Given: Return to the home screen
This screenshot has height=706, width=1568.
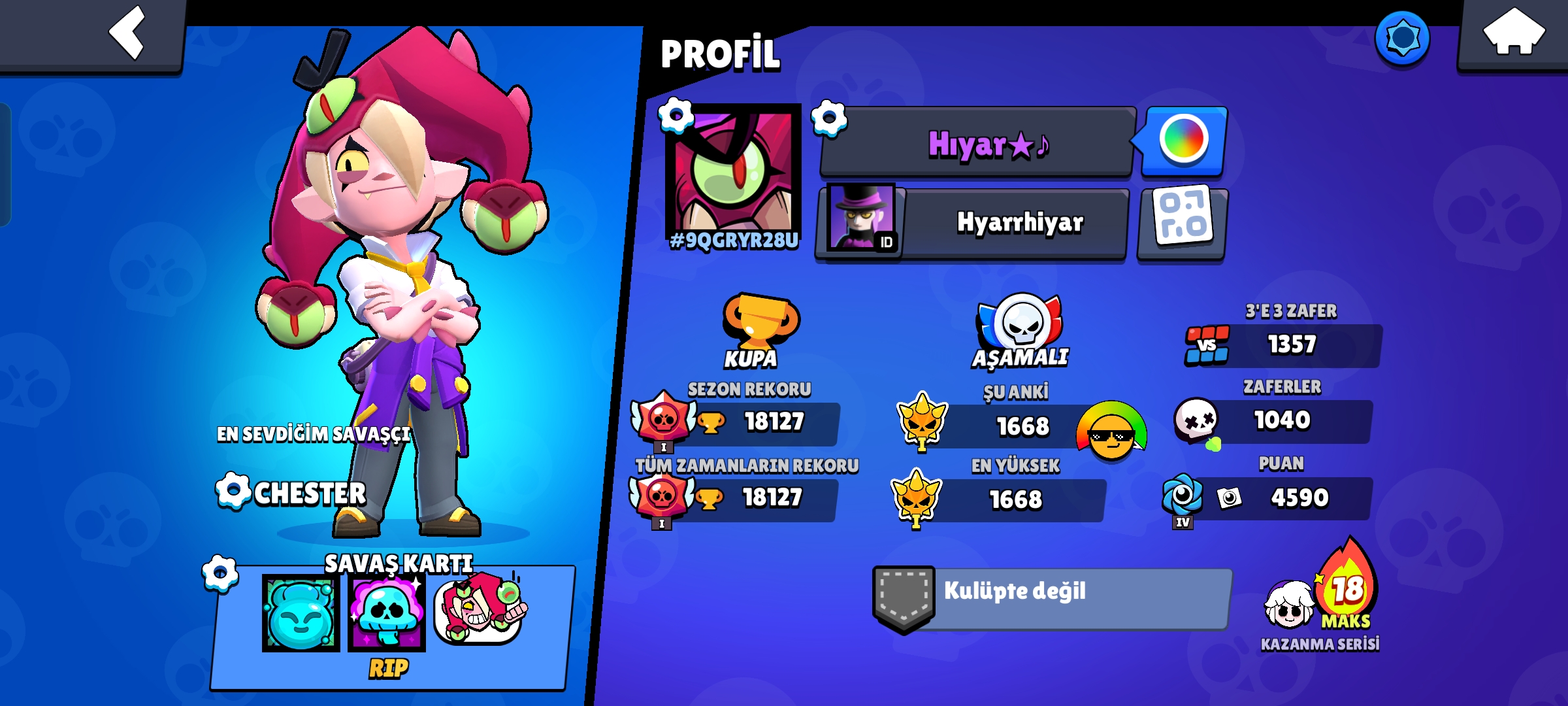Looking at the screenshot, I should pos(1513,33).
